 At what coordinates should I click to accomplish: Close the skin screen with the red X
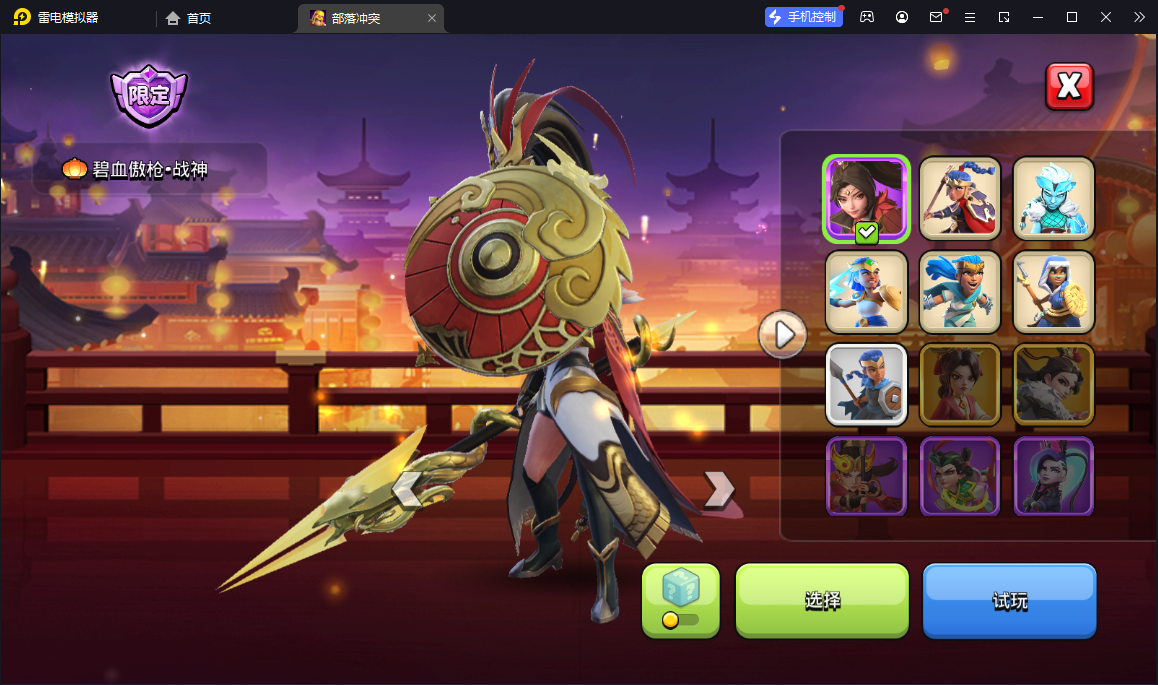(x=1069, y=87)
